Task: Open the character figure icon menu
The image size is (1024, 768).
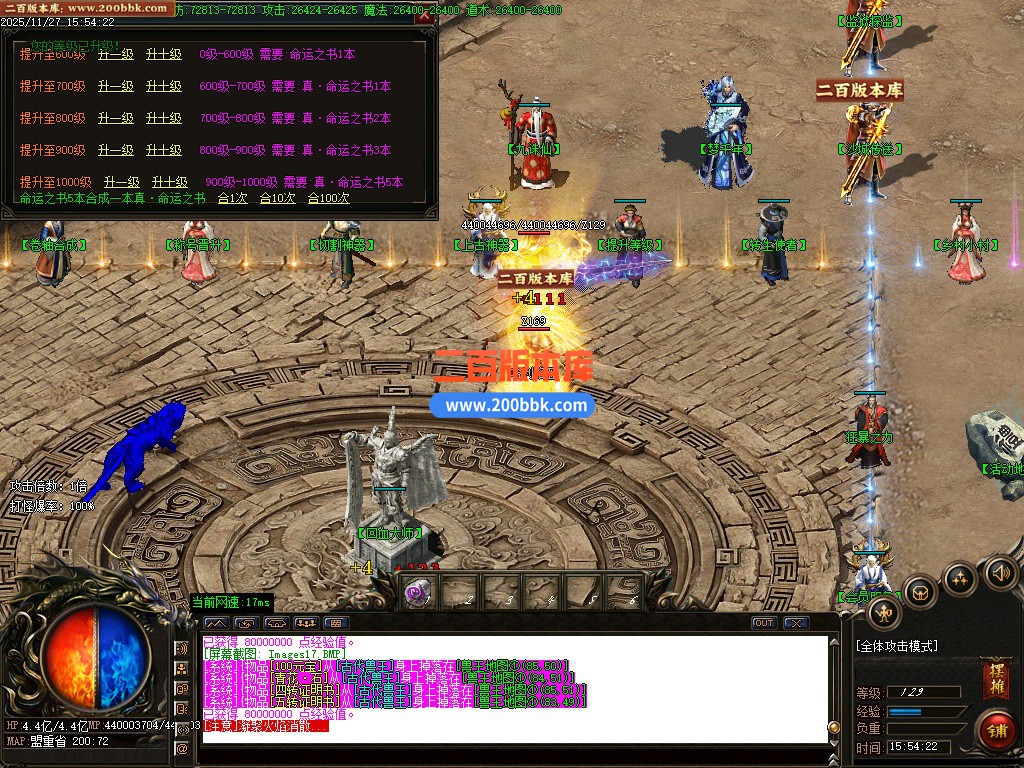Action: click(x=884, y=611)
